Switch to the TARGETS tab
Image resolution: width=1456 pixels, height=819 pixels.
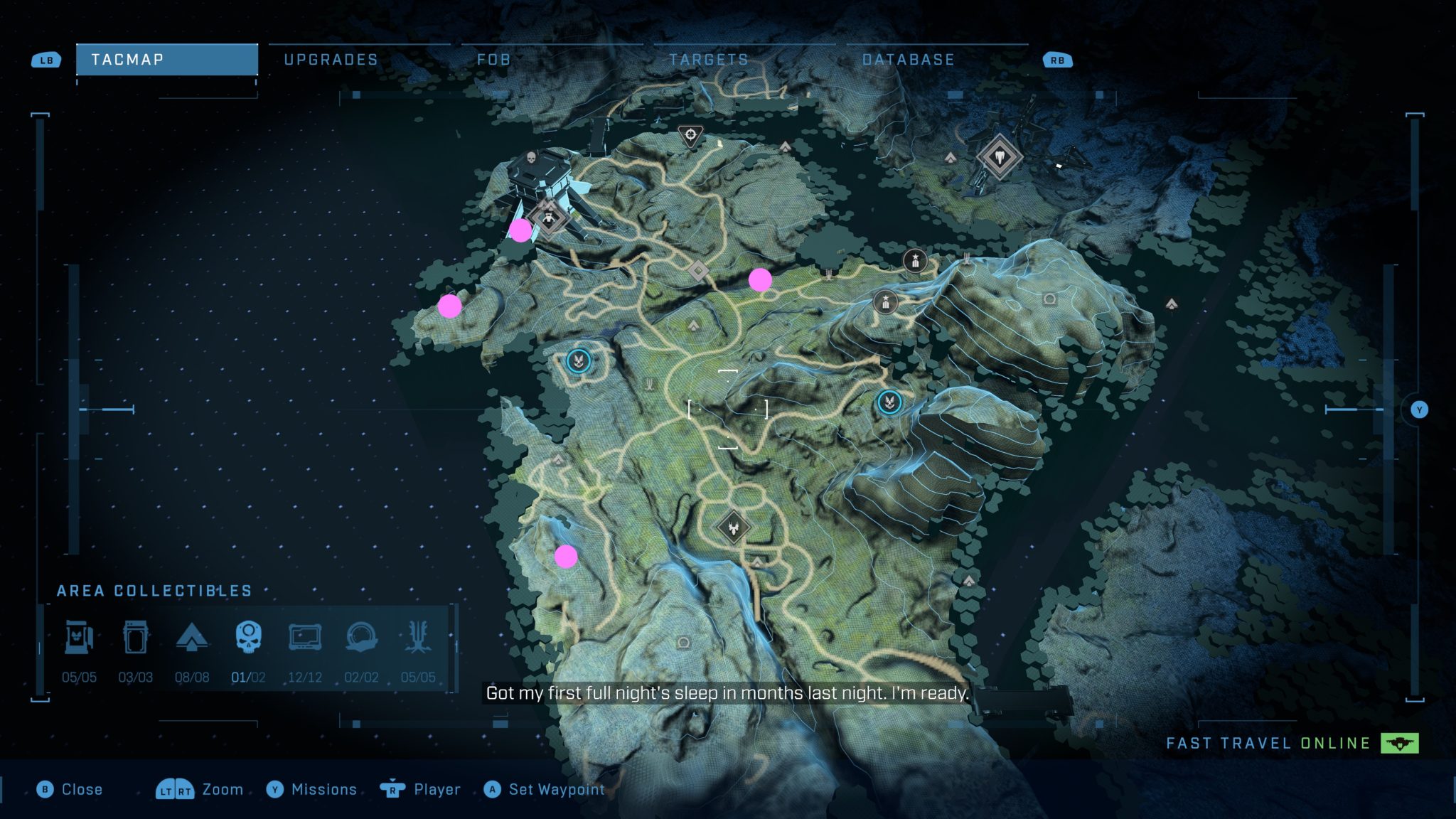(708, 60)
